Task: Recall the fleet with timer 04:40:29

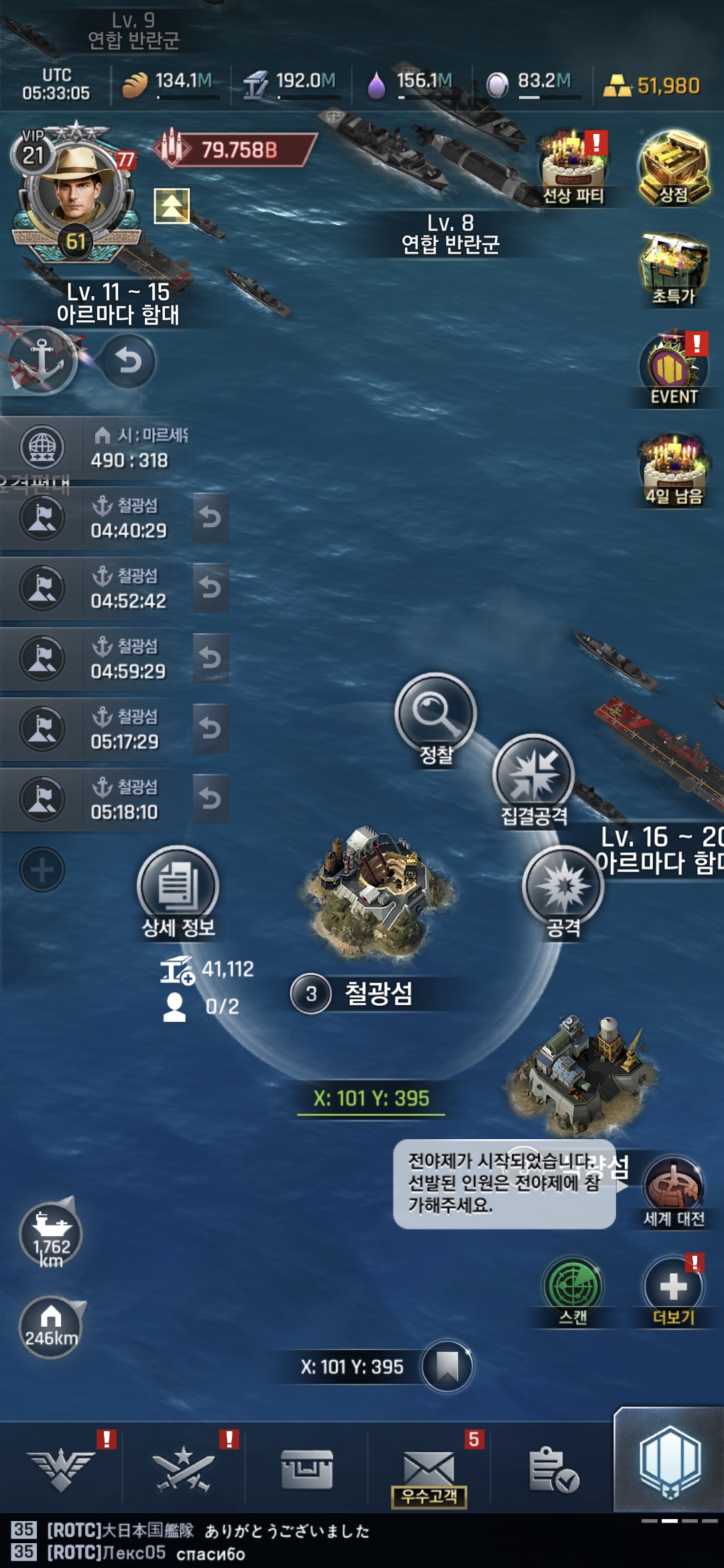Action: coord(210,517)
